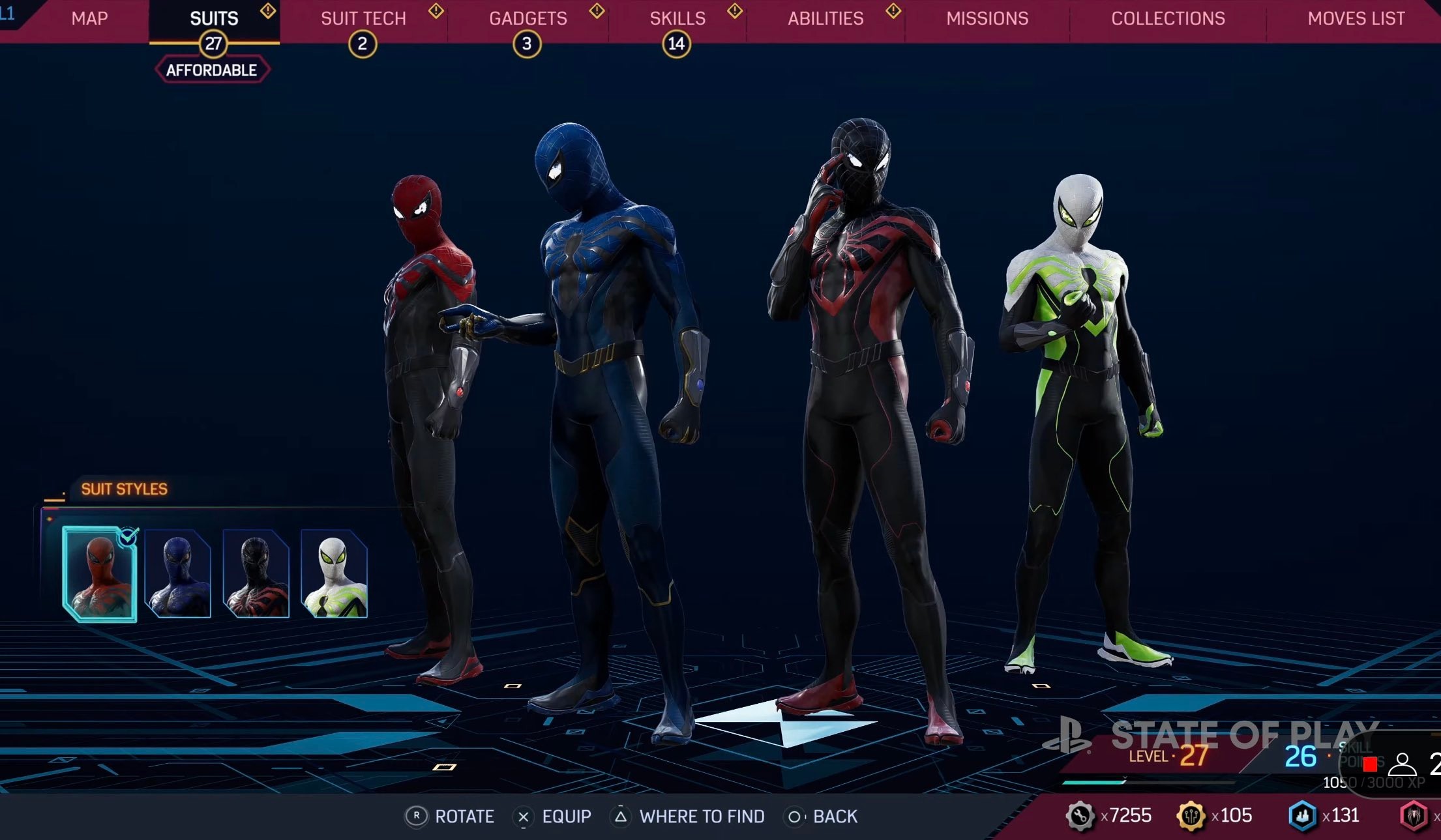
Task: Toggle the AFFORDABLE suit filter
Action: pos(213,68)
